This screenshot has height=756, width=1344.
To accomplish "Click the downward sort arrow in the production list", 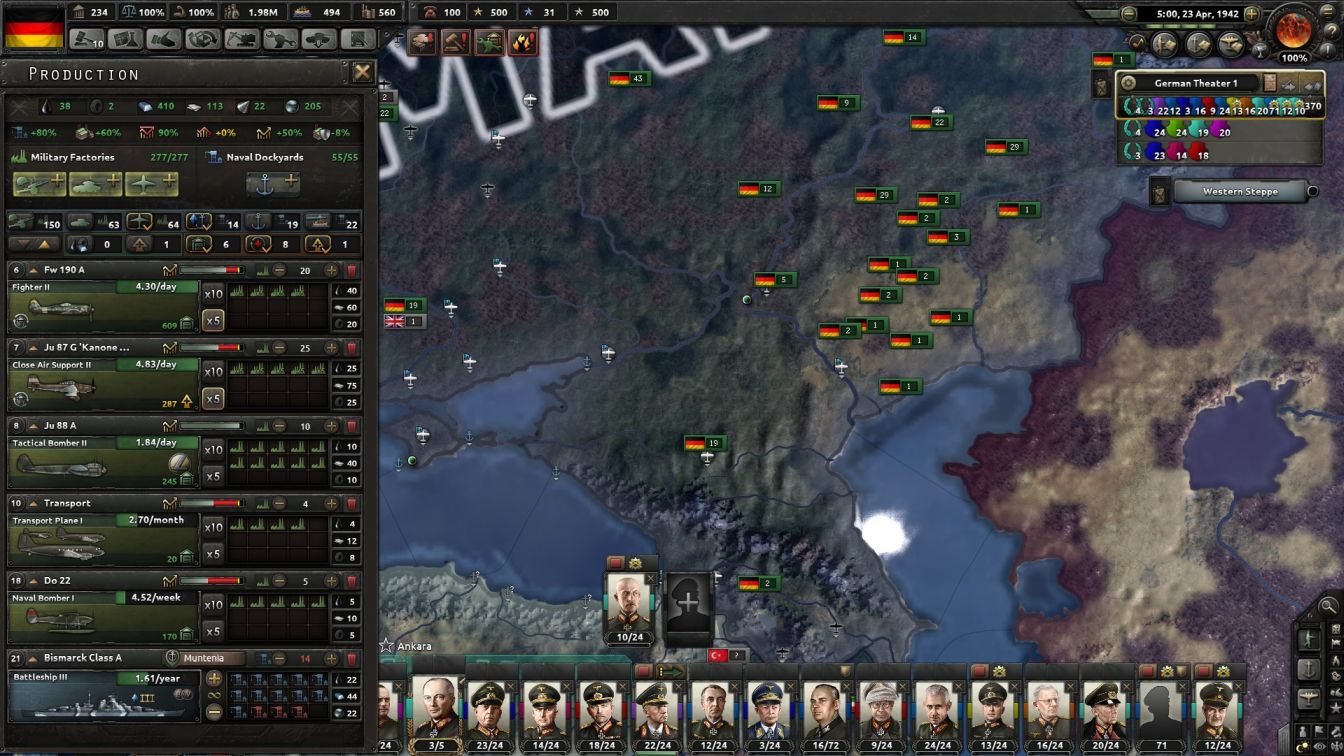I will pos(24,244).
